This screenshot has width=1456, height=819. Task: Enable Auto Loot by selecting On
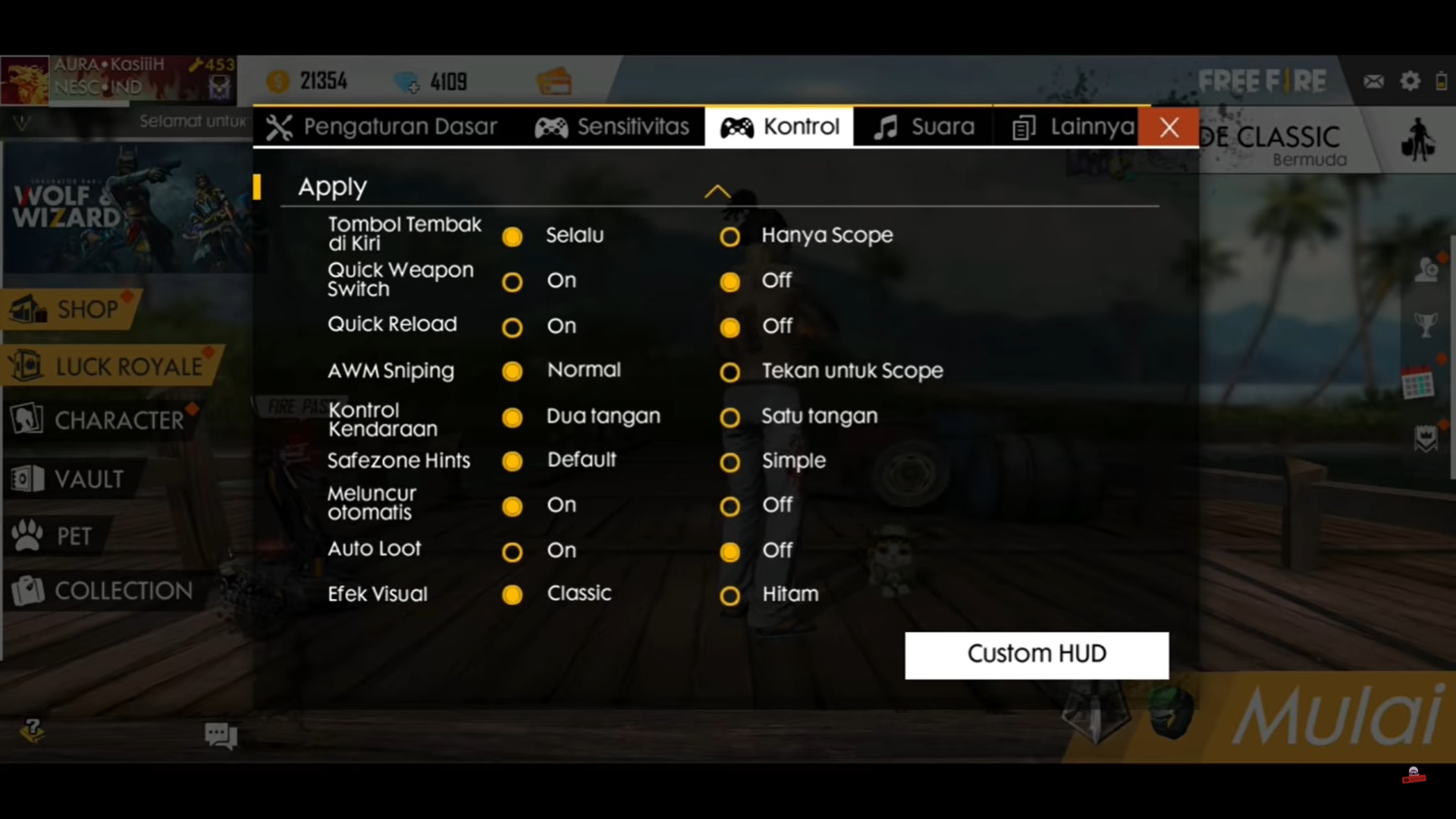[513, 552]
